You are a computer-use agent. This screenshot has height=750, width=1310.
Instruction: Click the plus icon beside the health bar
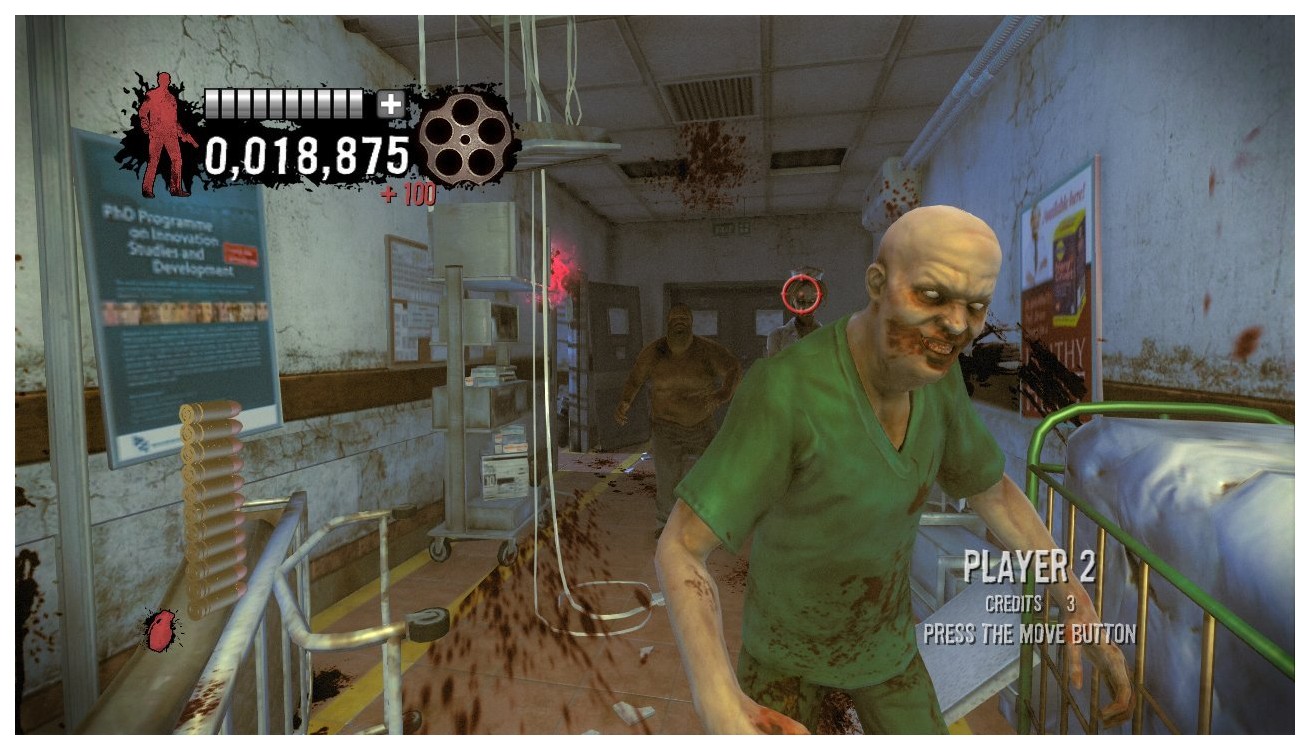(391, 103)
